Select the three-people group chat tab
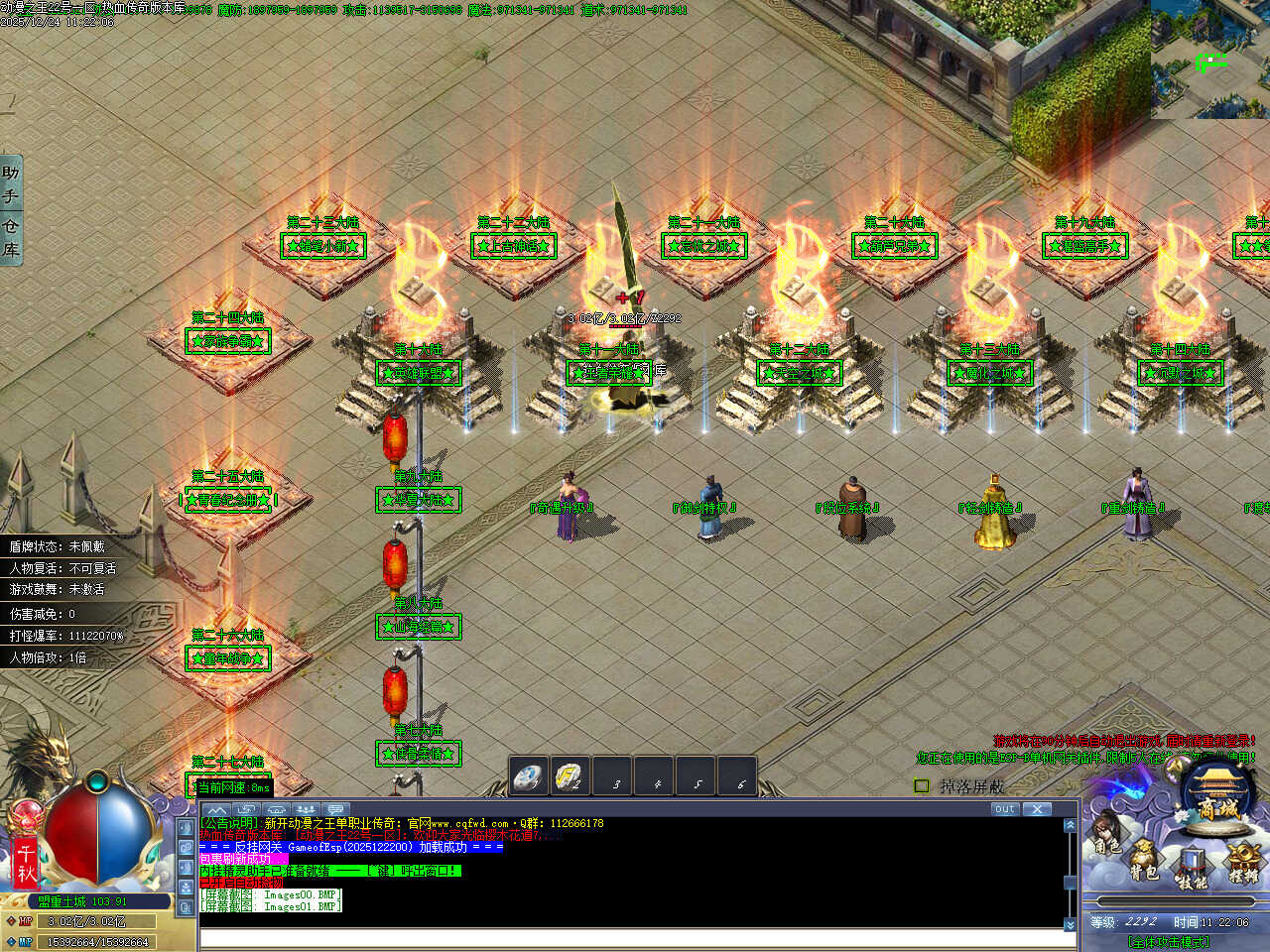The height and width of the screenshot is (952, 1270). point(306,810)
